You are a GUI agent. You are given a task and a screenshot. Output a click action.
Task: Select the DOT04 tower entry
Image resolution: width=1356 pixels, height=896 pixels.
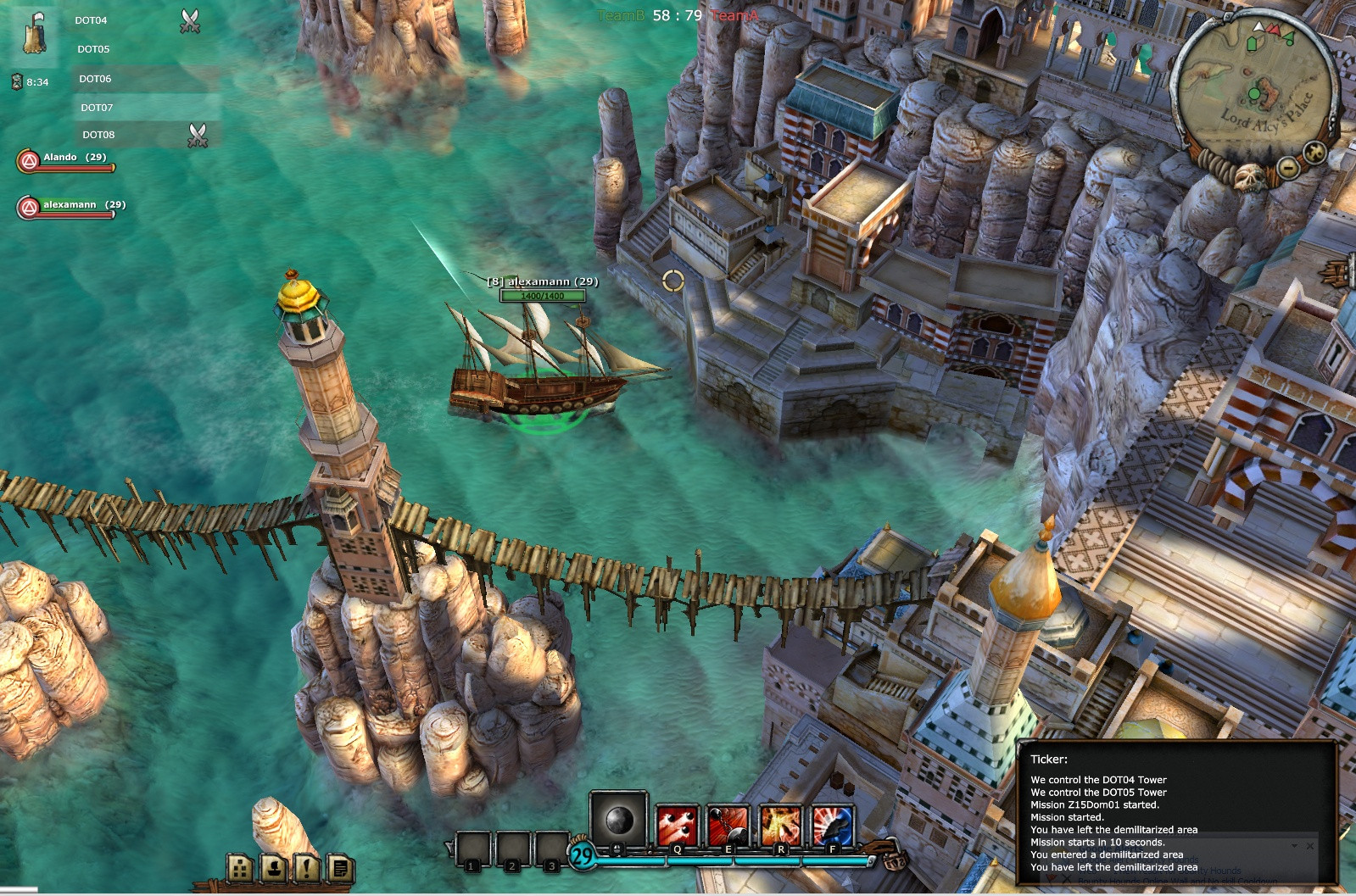click(x=91, y=20)
